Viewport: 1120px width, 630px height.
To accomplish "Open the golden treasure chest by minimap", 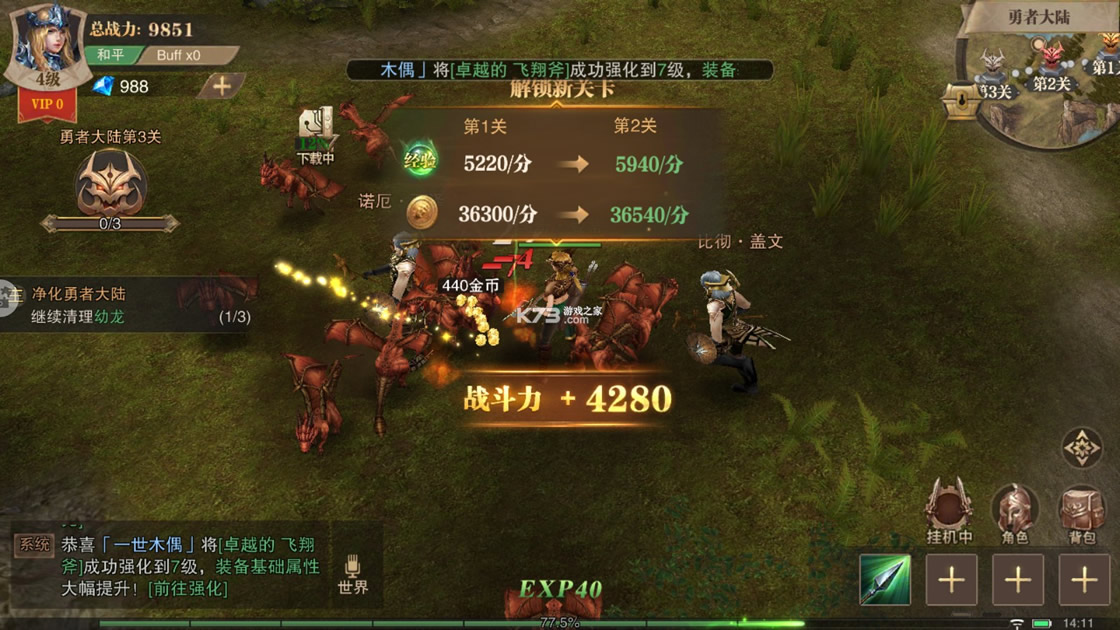I will (961, 101).
